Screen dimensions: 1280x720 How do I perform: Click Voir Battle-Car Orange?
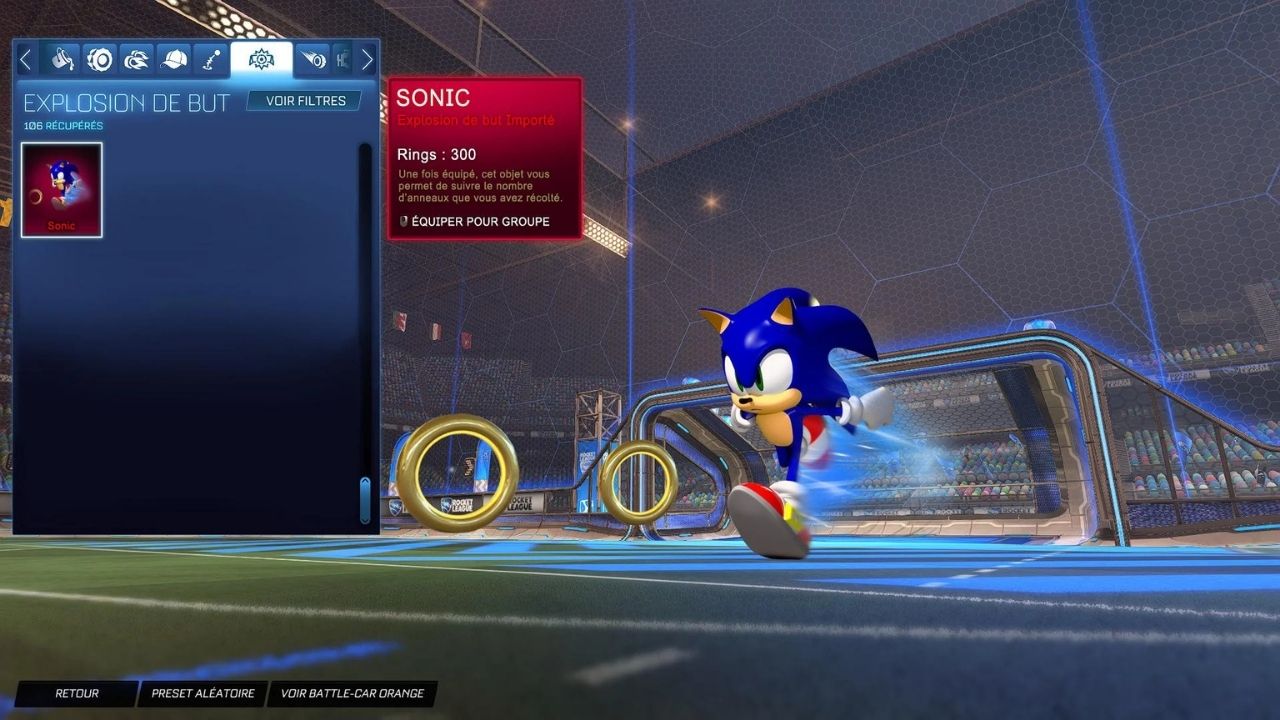click(x=352, y=693)
